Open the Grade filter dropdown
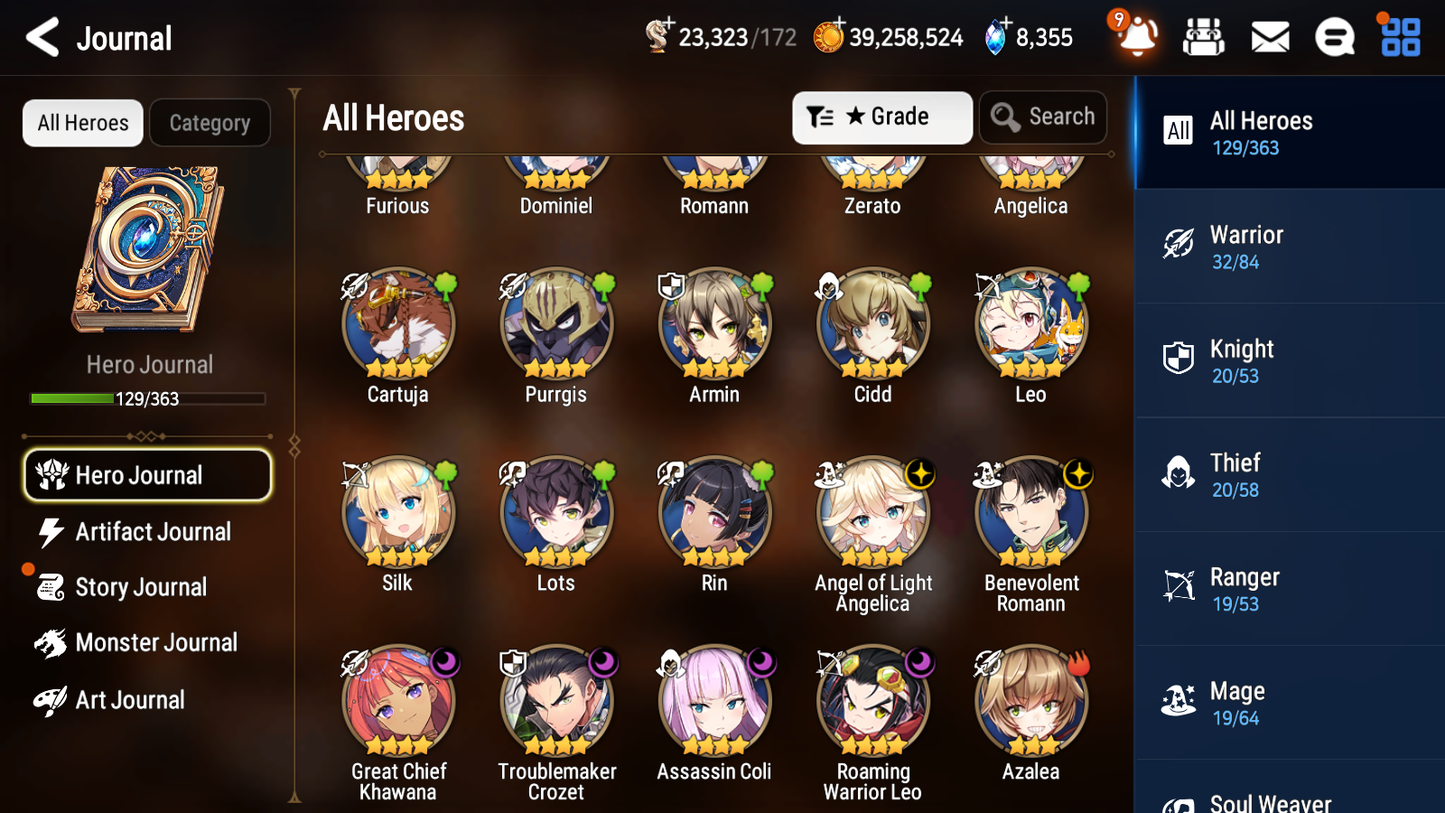1445x813 pixels. coord(882,117)
